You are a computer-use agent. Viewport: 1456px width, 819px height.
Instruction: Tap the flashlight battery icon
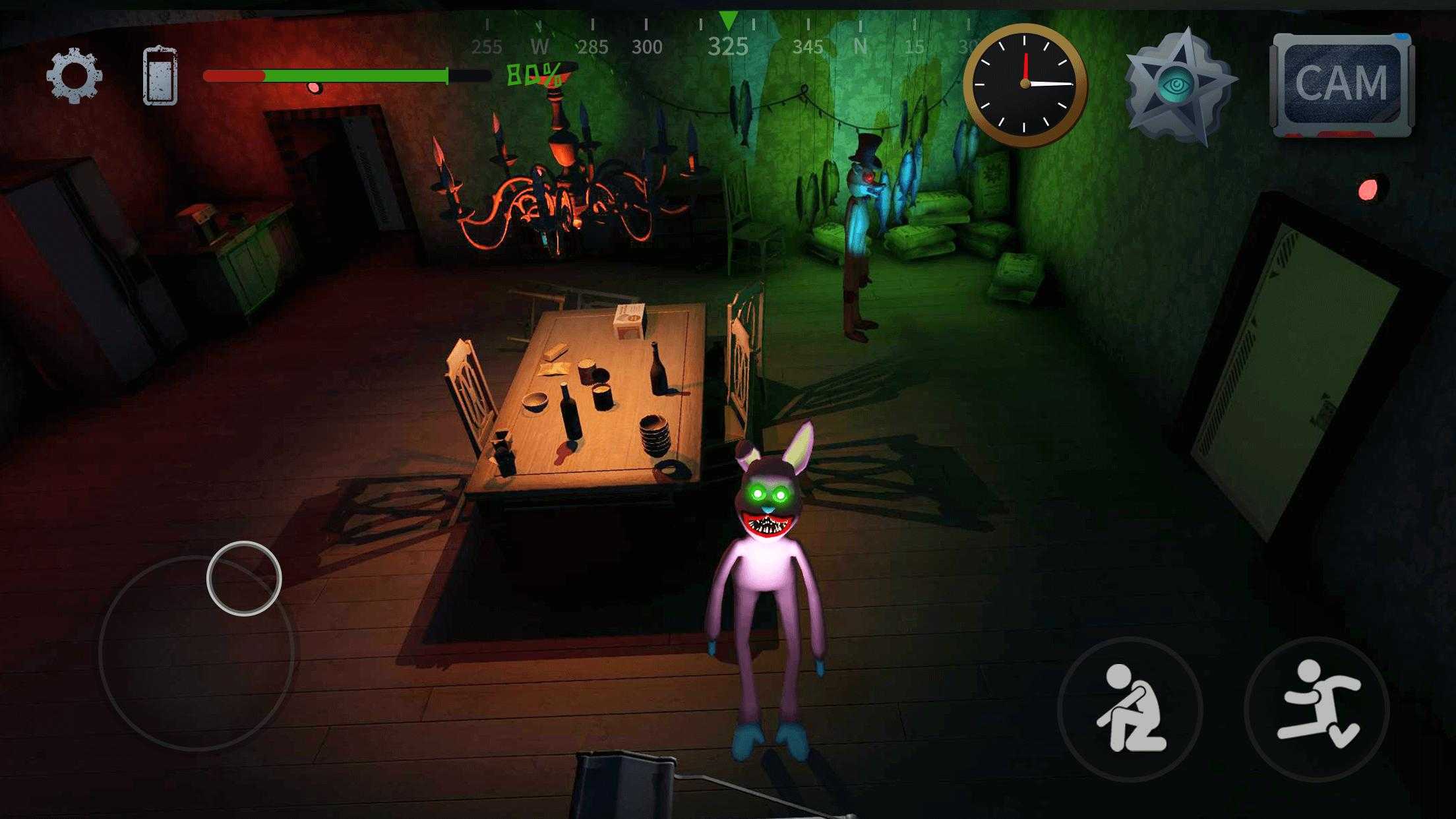[x=160, y=76]
